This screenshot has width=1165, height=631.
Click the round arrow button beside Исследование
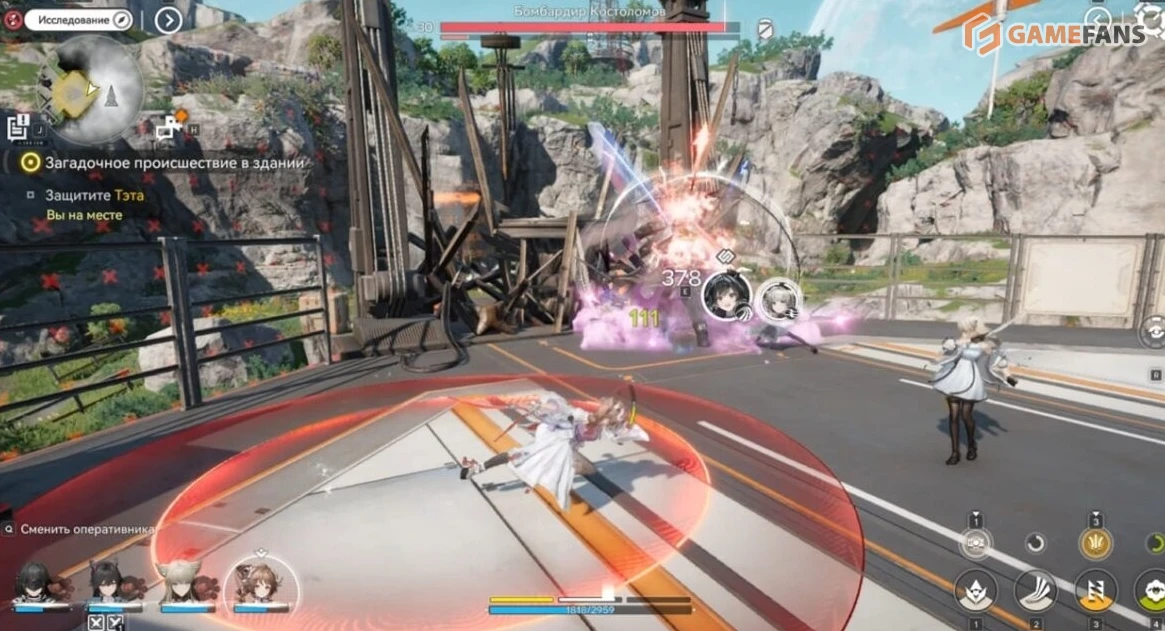pyautogui.click(x=168, y=20)
